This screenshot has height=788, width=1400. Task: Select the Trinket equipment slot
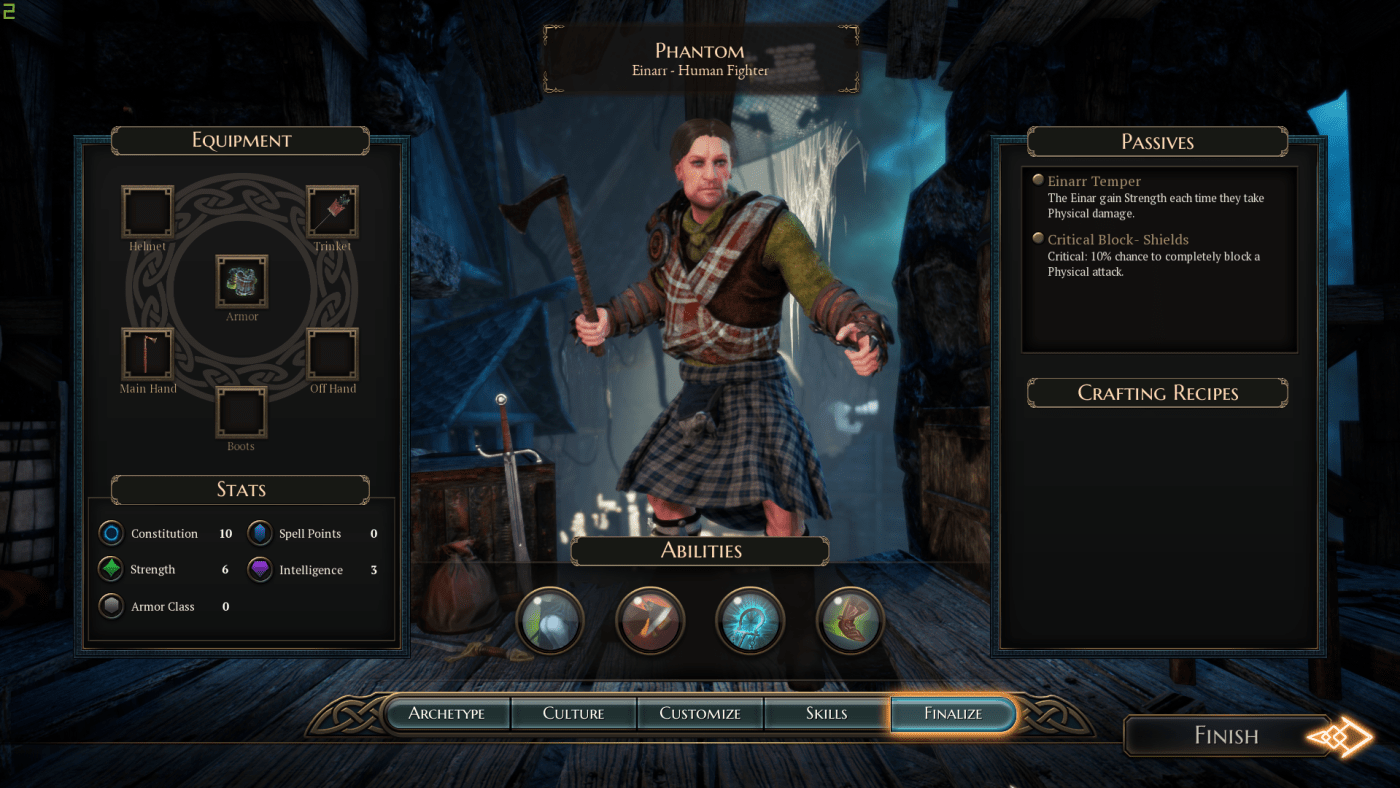[x=332, y=211]
